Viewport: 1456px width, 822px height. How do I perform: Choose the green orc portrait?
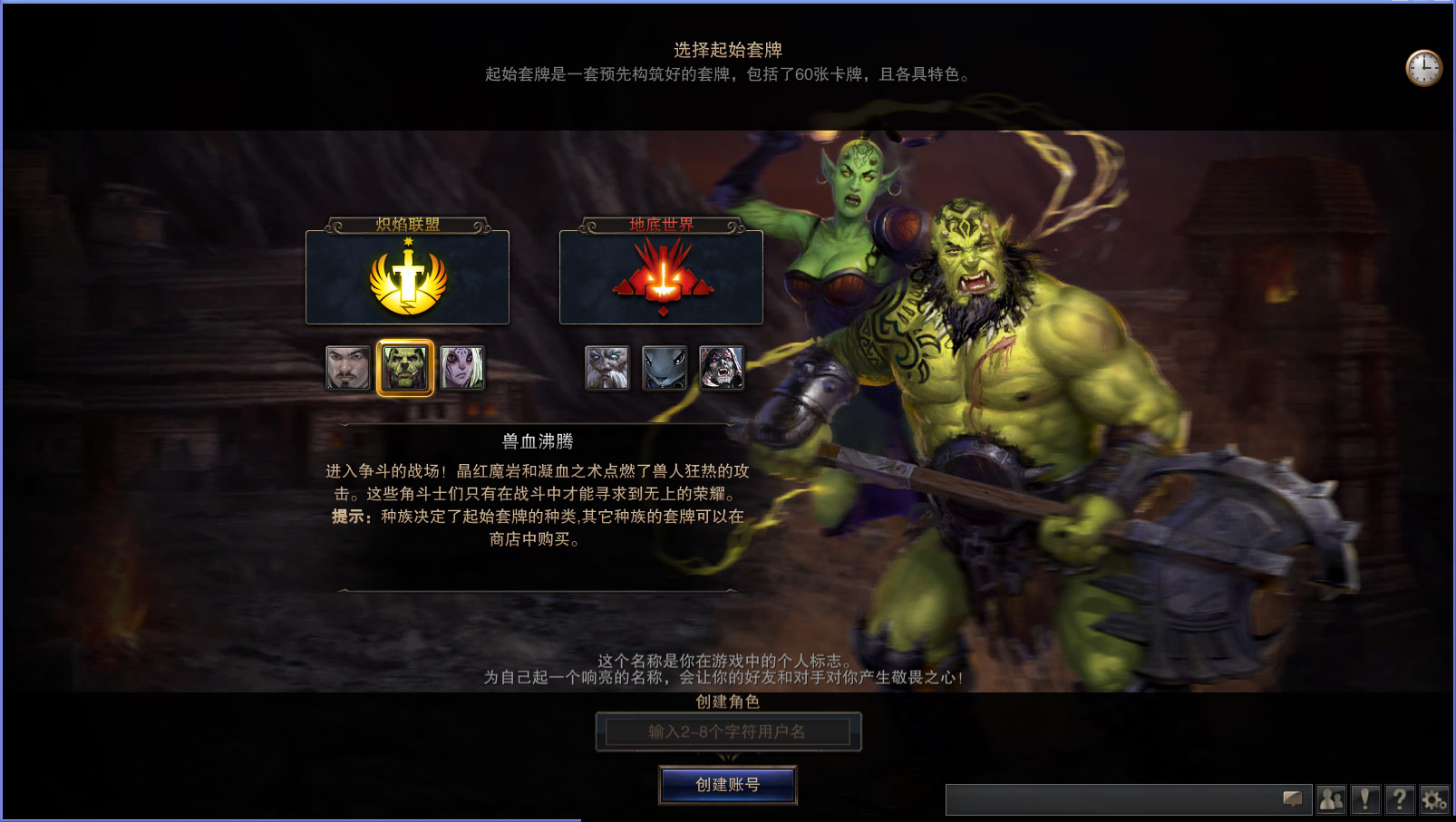pos(404,368)
